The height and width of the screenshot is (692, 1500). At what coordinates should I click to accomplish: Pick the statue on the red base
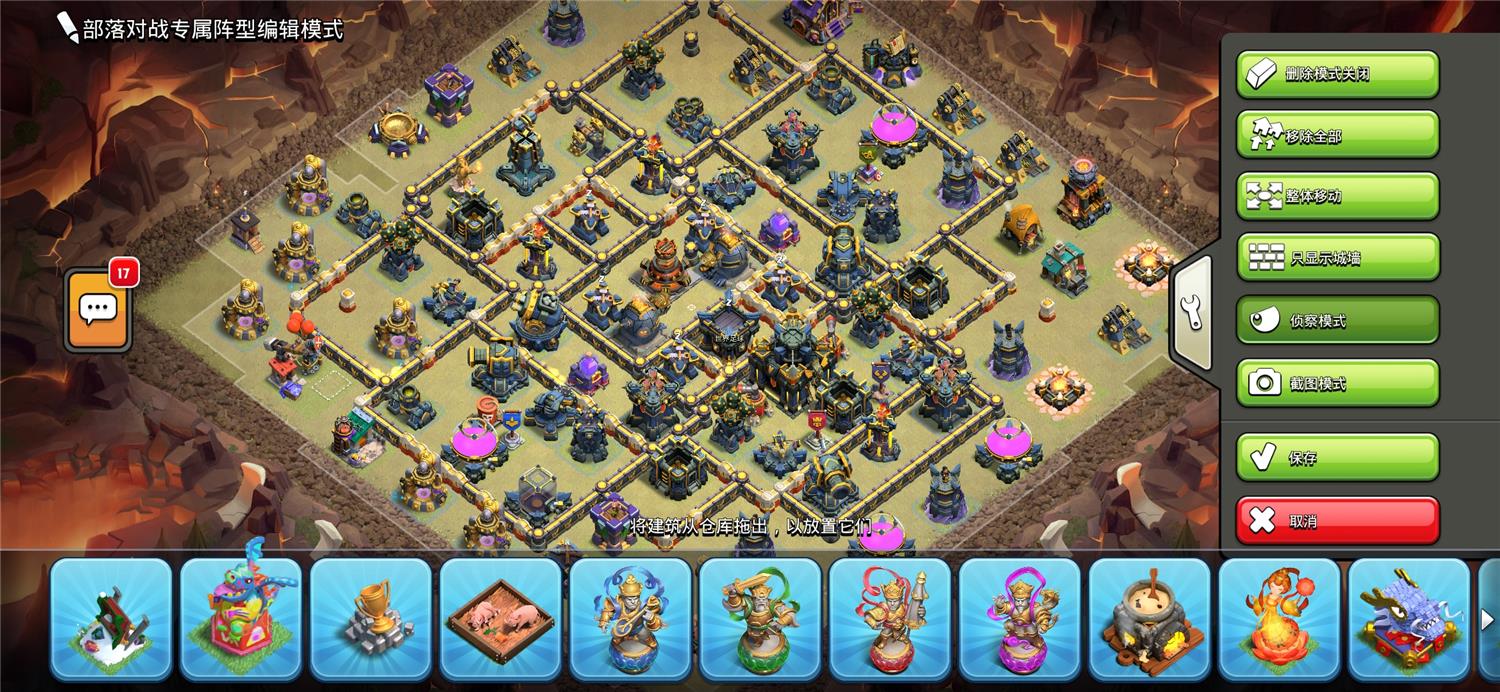click(x=891, y=617)
